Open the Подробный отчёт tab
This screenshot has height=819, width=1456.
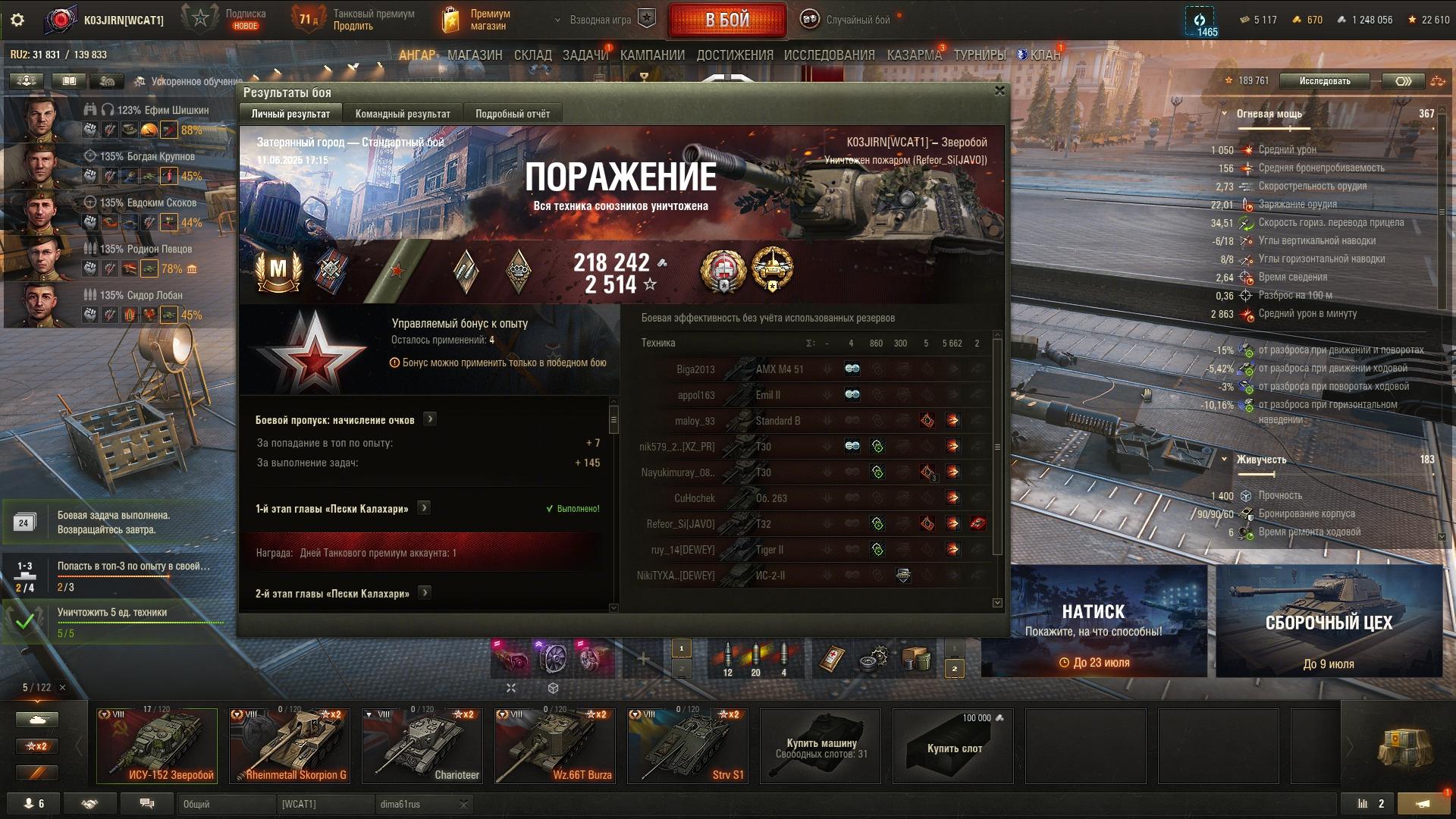pyautogui.click(x=513, y=114)
